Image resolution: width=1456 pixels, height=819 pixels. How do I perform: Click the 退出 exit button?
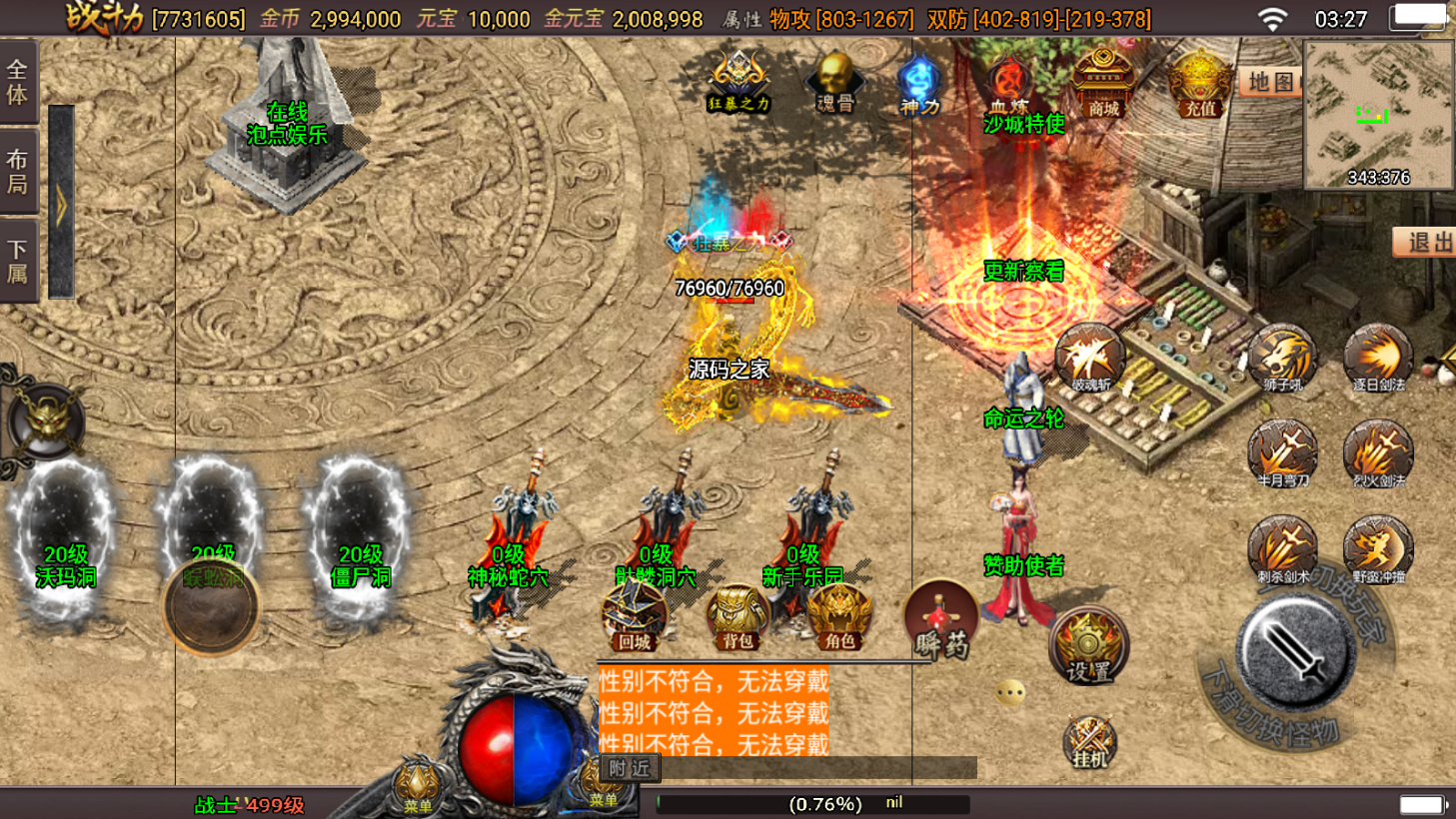(x=1426, y=242)
